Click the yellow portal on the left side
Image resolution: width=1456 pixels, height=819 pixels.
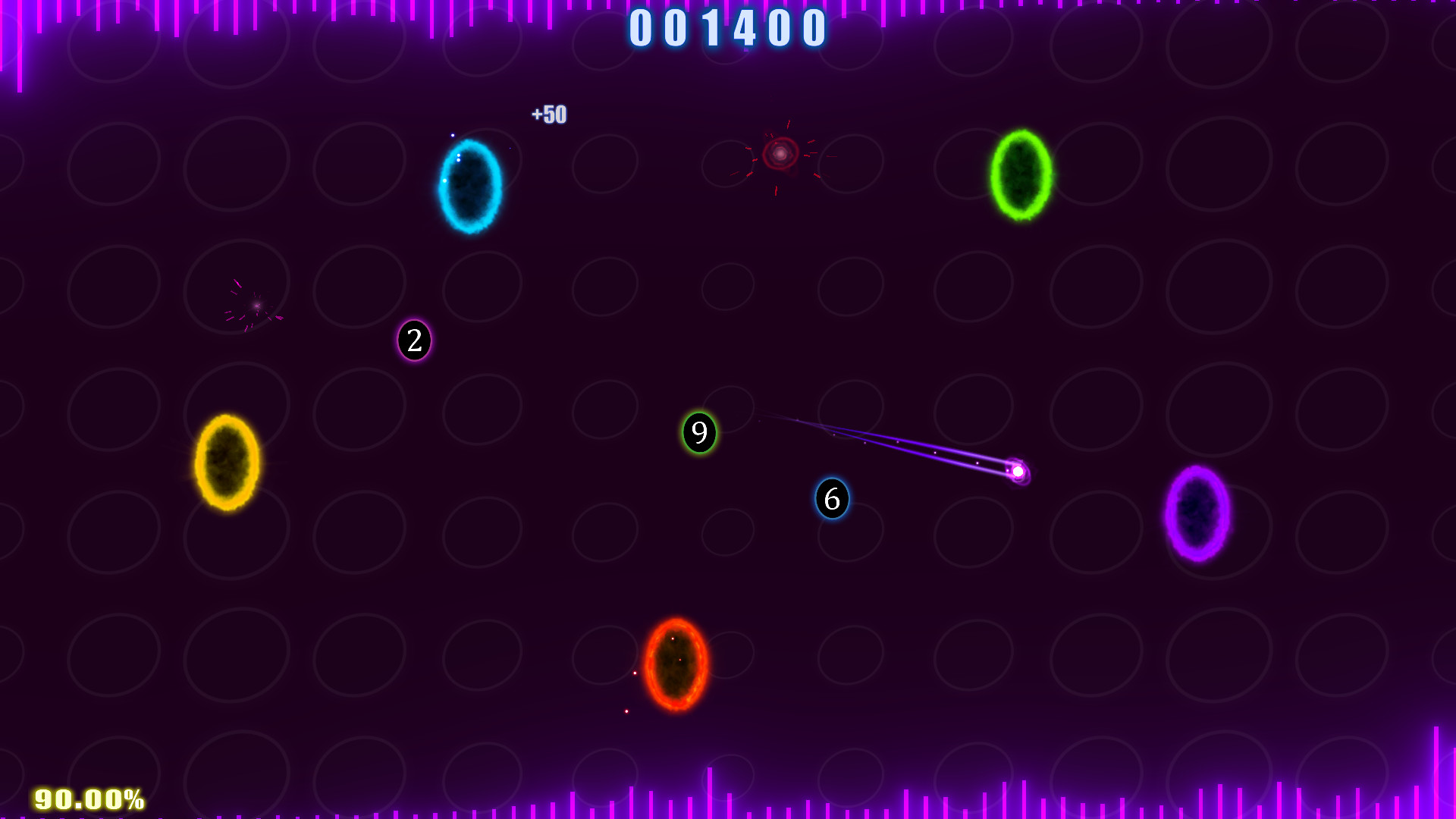tap(226, 461)
